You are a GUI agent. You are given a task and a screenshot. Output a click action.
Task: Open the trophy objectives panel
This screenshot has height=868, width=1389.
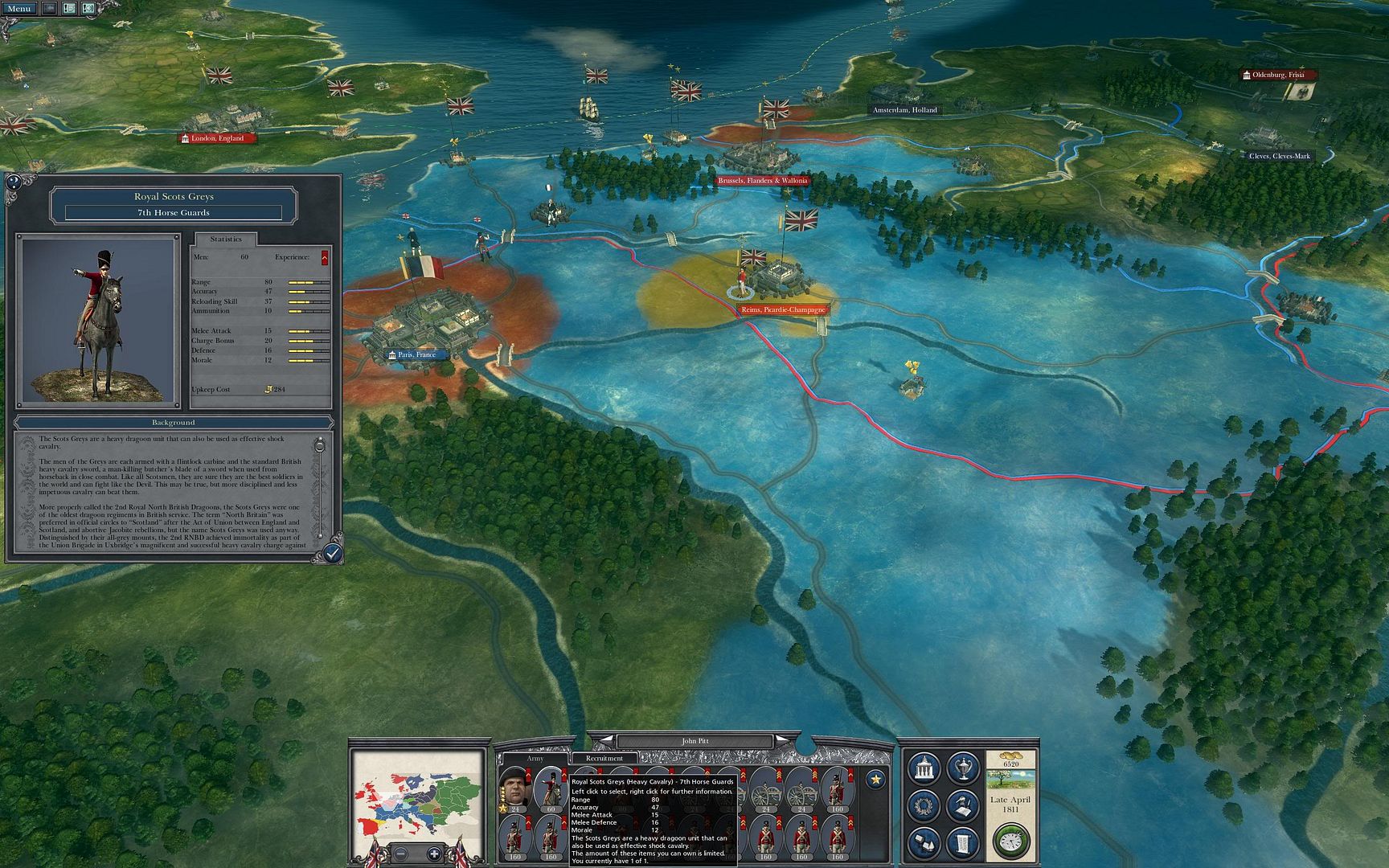[962, 768]
